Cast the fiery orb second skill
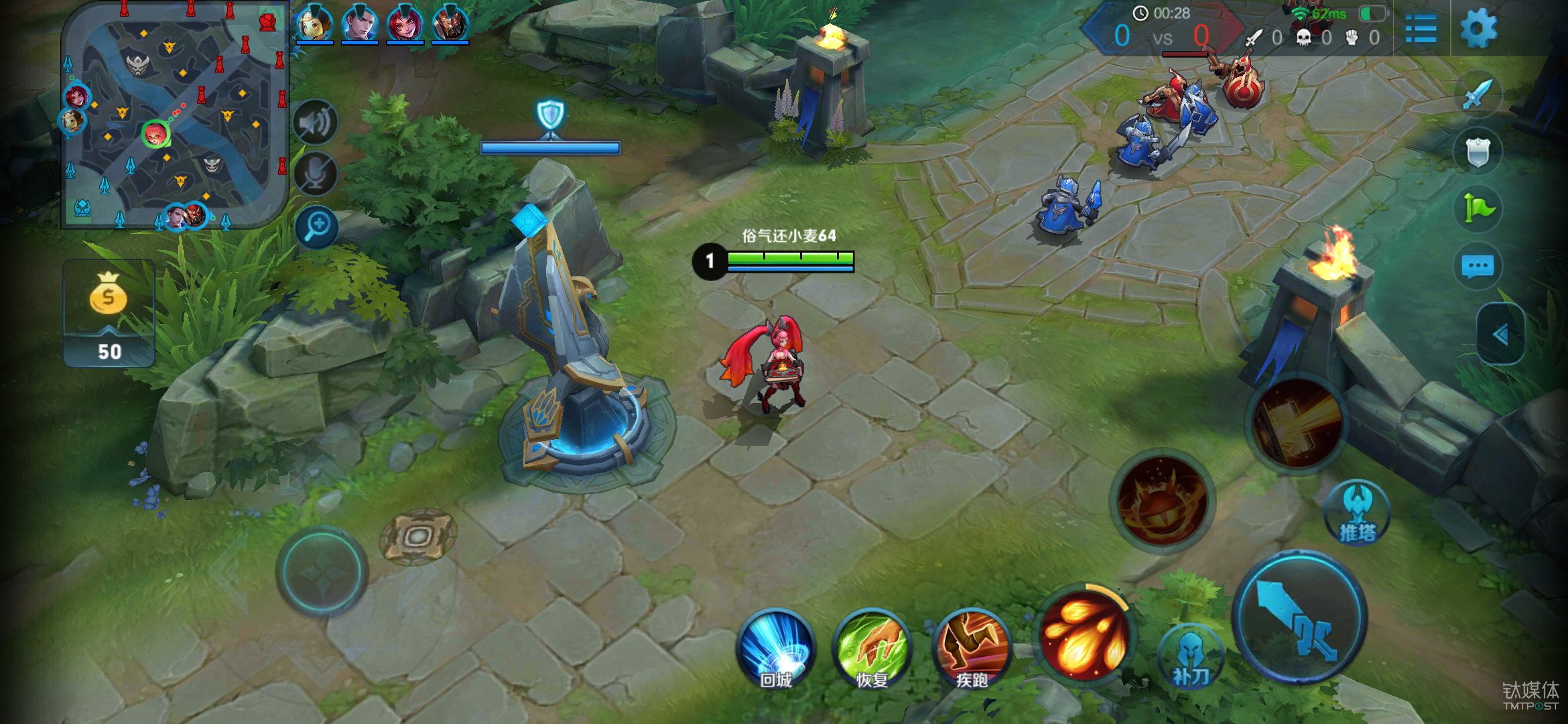Screen dimensions: 1568x724 tap(1163, 501)
